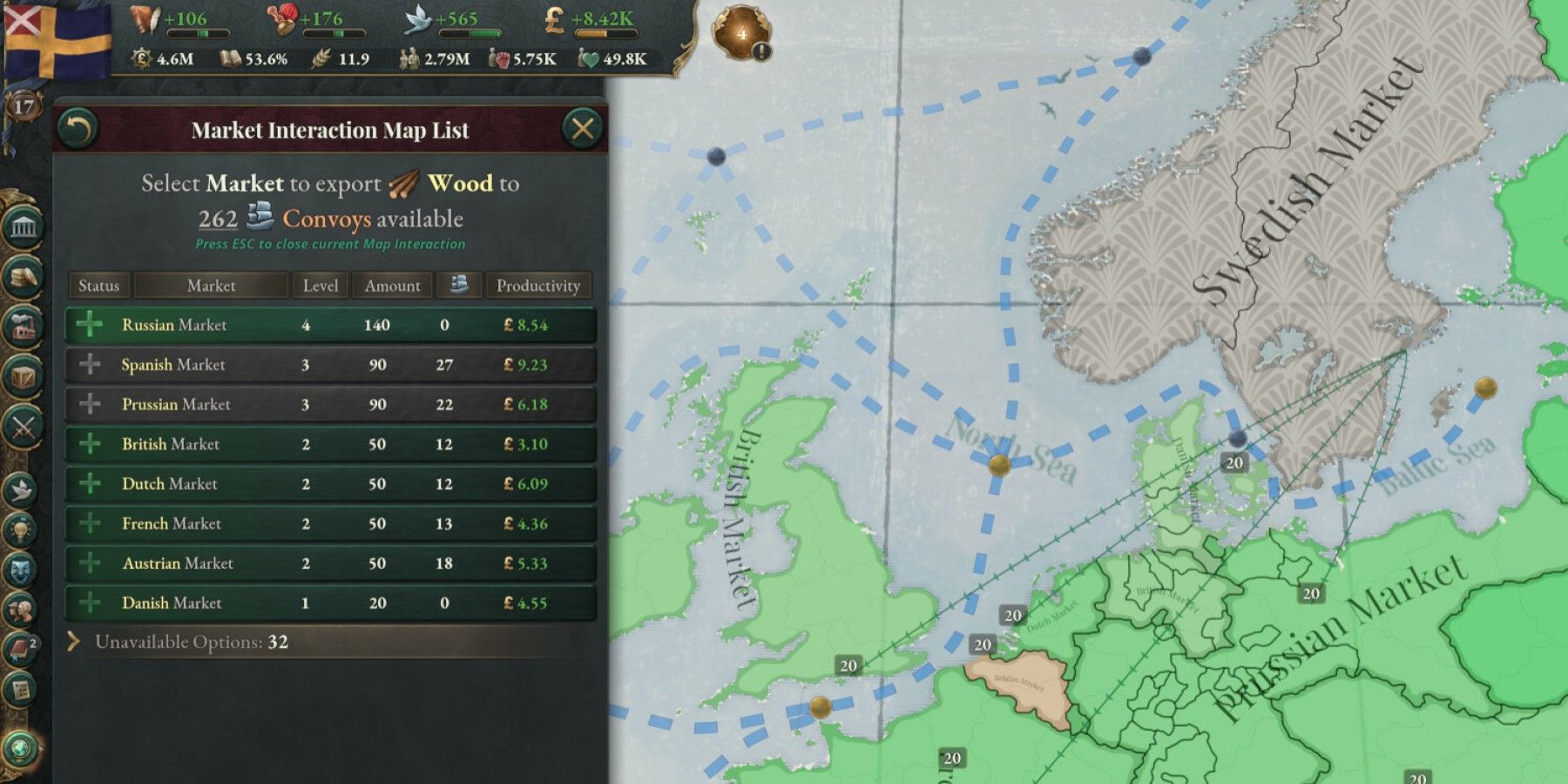Screen dimensions: 1568x784
Task: Click the trade node in the North Sea
Action: tap(999, 464)
